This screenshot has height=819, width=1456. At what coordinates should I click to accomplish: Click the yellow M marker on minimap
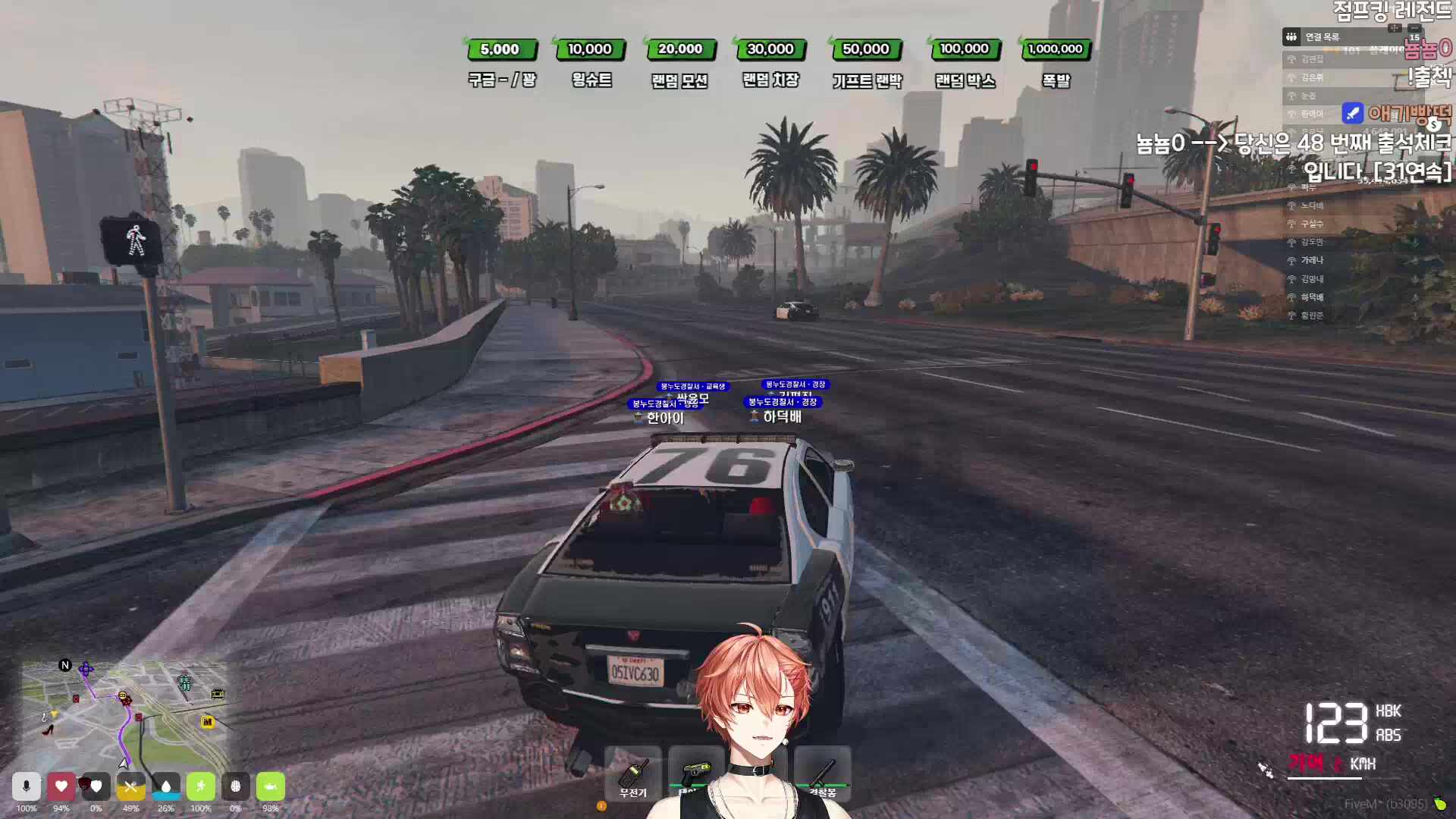point(207,722)
